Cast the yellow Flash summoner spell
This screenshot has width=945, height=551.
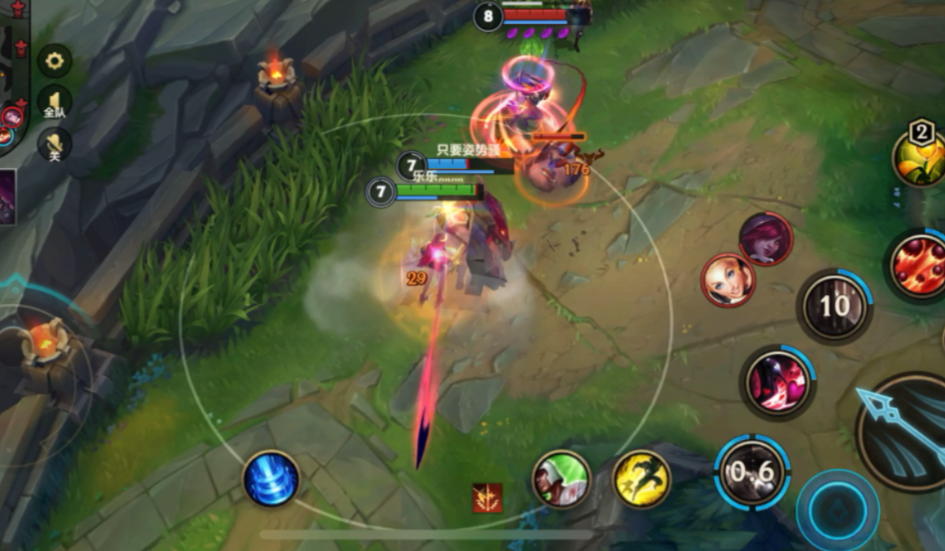641,478
